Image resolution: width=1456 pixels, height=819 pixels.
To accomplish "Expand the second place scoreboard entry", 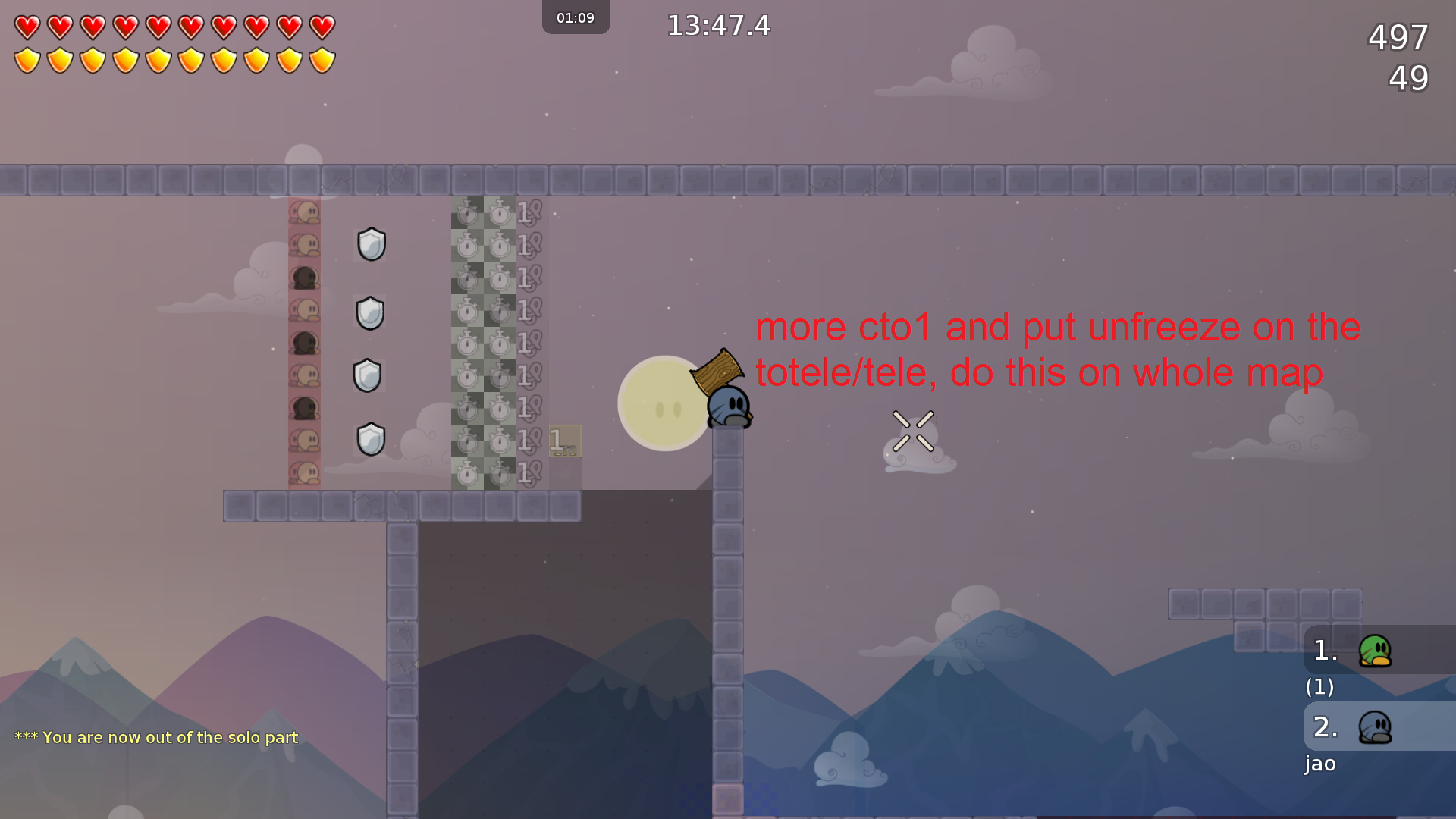I will [x=1323, y=726].
